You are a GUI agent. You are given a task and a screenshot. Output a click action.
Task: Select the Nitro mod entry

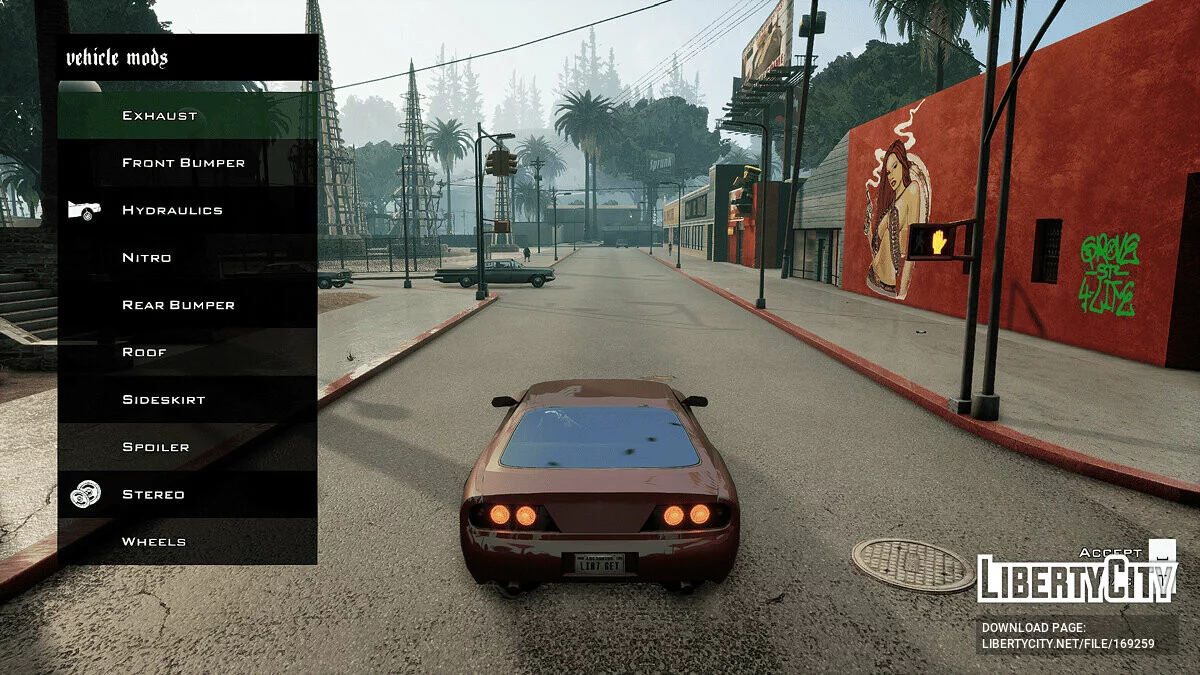188,258
